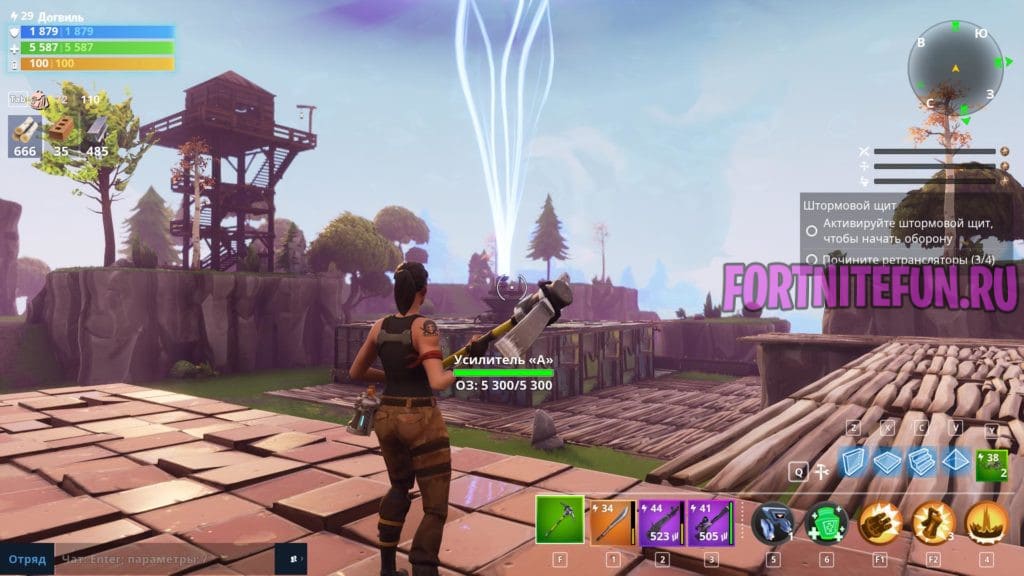Select the wood material with 666 count
Screen dimensions: 1024x576
(26, 134)
